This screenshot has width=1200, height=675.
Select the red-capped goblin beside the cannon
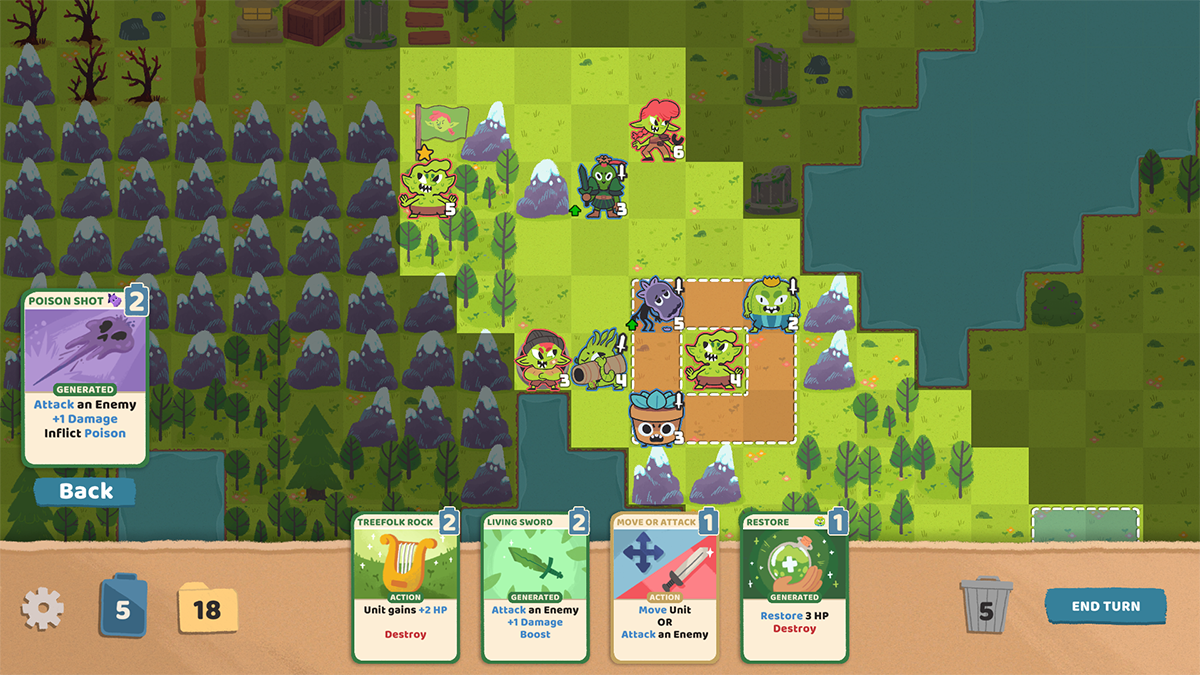point(541,361)
